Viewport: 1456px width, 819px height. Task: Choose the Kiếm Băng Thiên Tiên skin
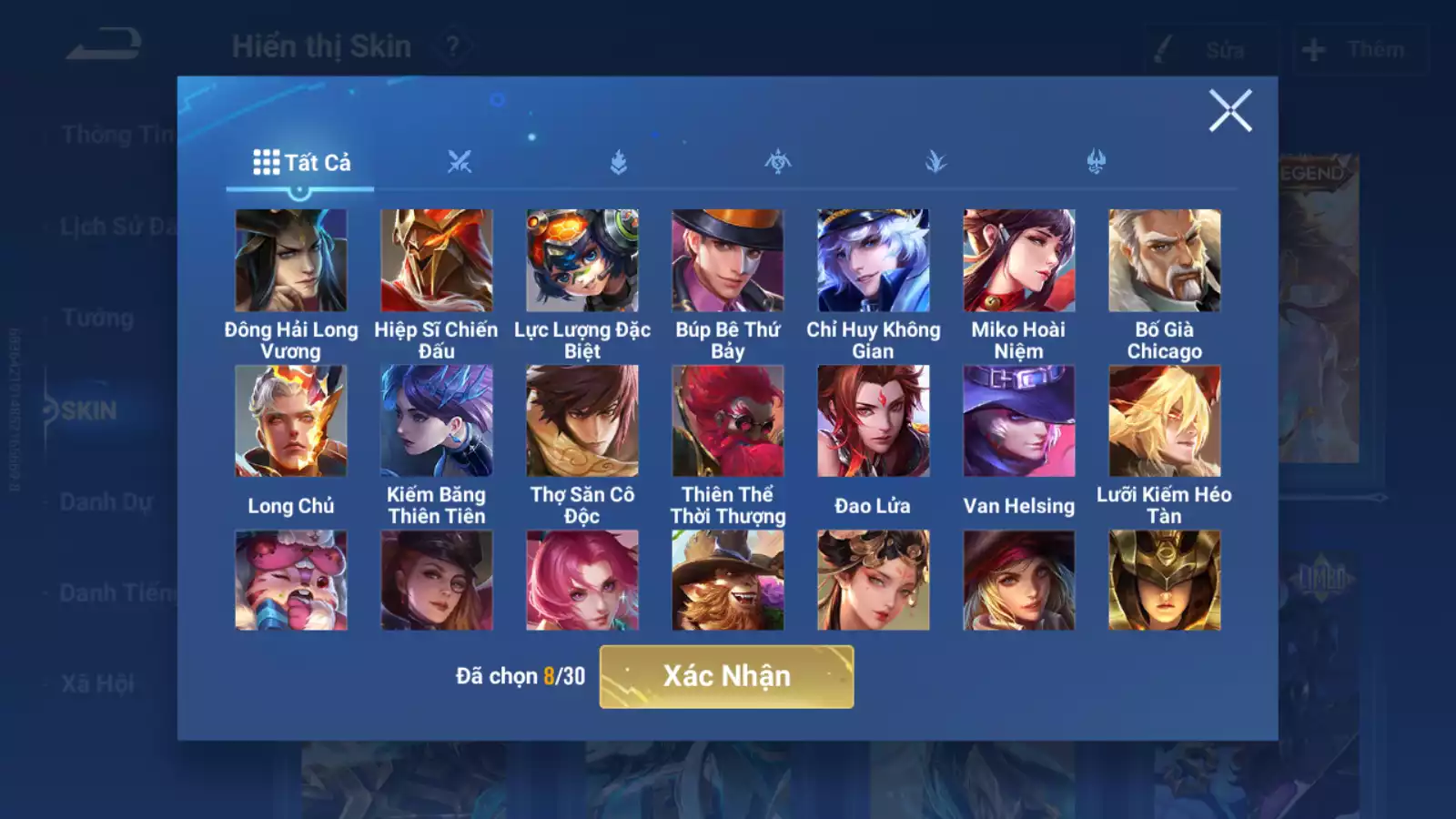[x=436, y=421]
